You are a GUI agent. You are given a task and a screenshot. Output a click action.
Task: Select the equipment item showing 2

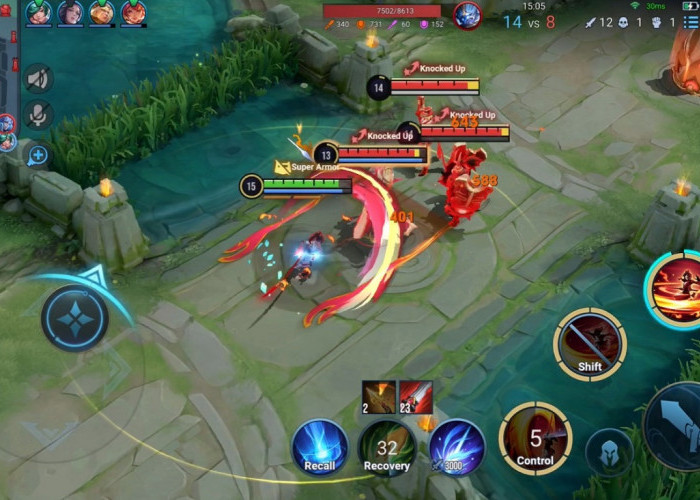pos(379,397)
